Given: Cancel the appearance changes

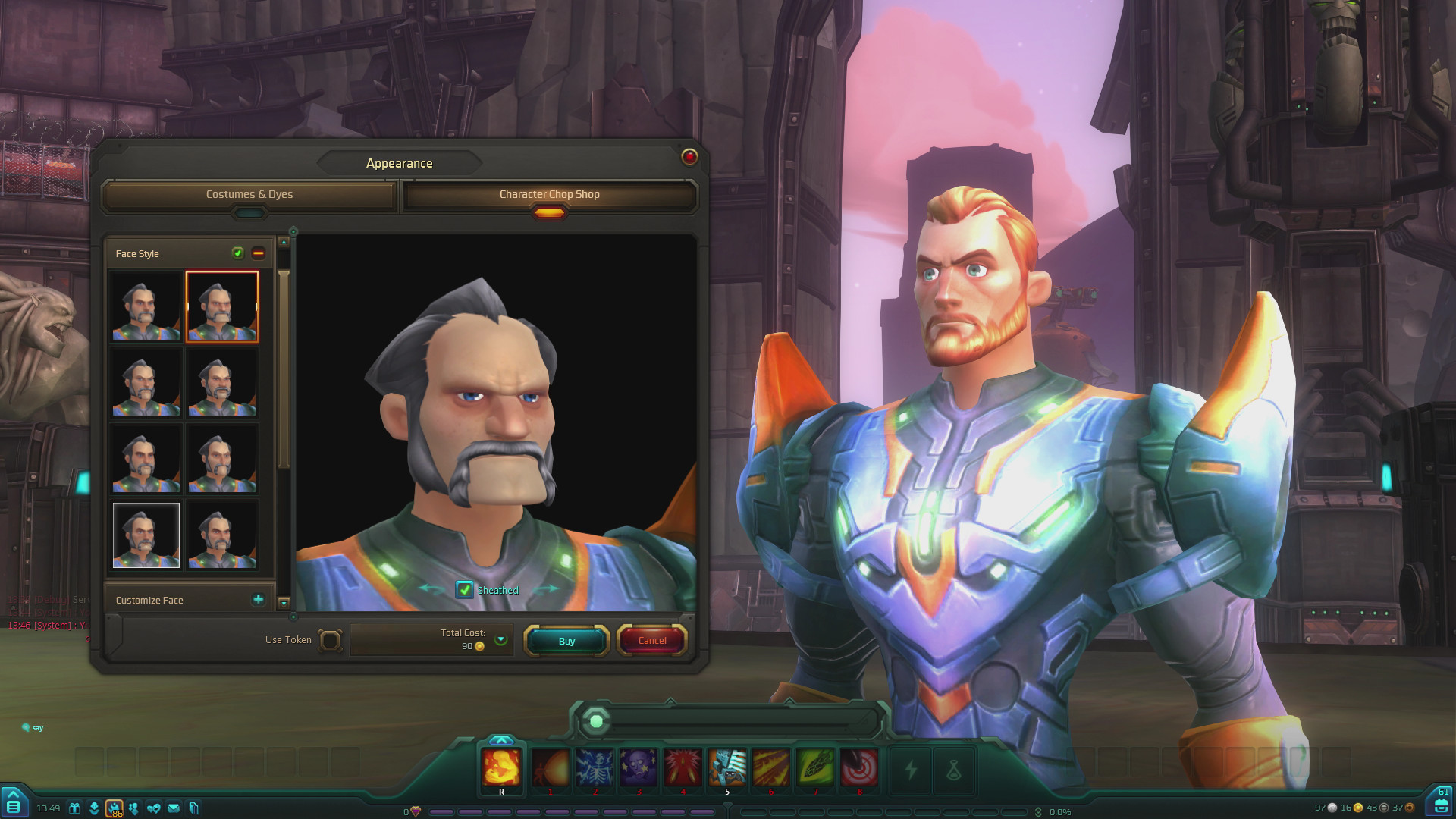Looking at the screenshot, I should 652,641.
